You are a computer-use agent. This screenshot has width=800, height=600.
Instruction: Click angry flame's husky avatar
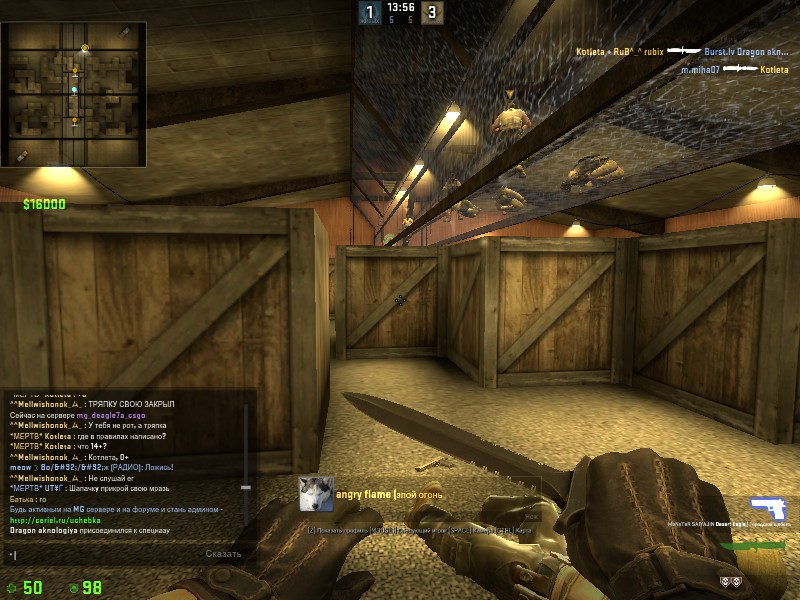[x=315, y=493]
